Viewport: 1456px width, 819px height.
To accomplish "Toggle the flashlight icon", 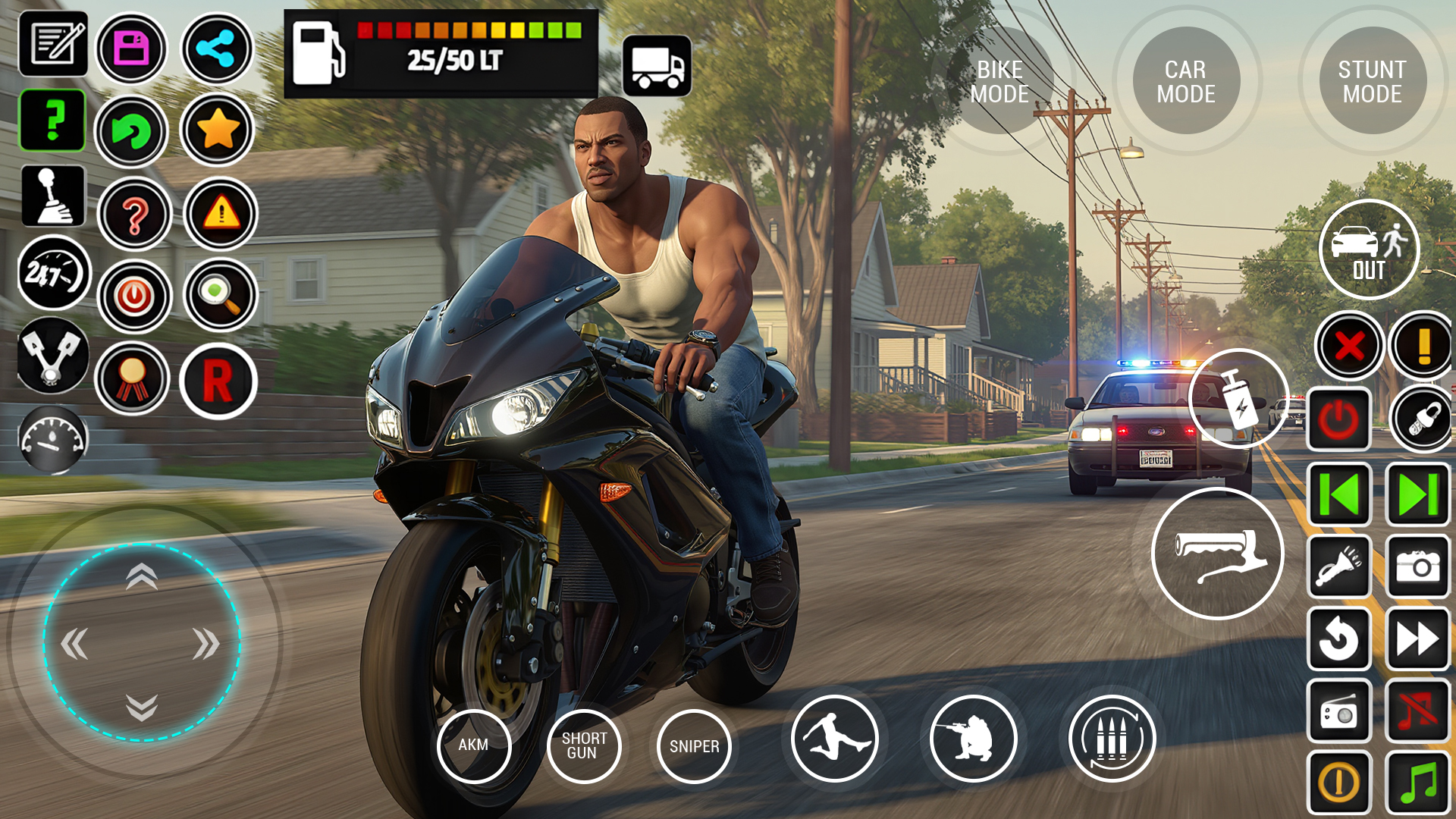I will [1339, 566].
